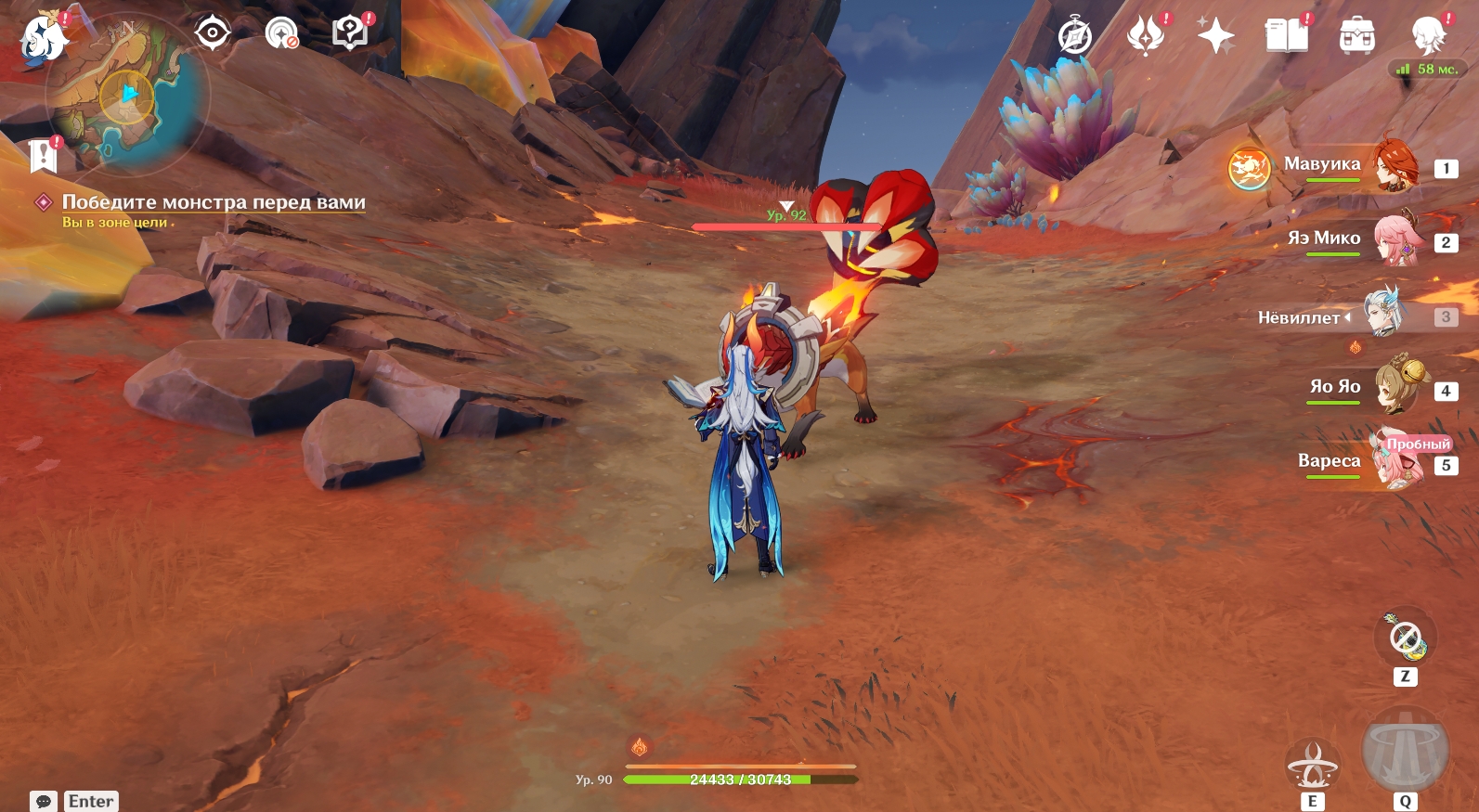Open the quest navigation target icon
Image resolution: width=1479 pixels, height=812 pixels.
[213, 34]
